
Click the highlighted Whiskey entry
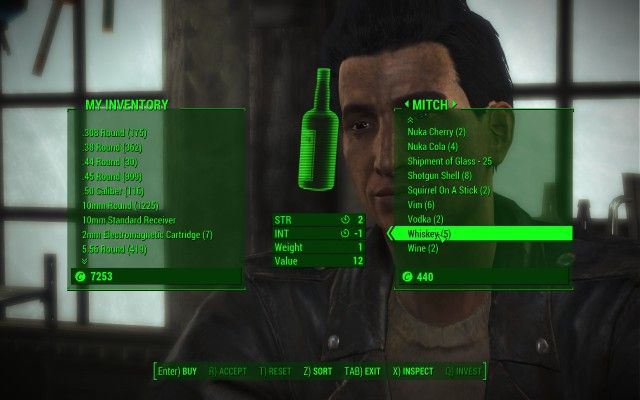click(429, 234)
